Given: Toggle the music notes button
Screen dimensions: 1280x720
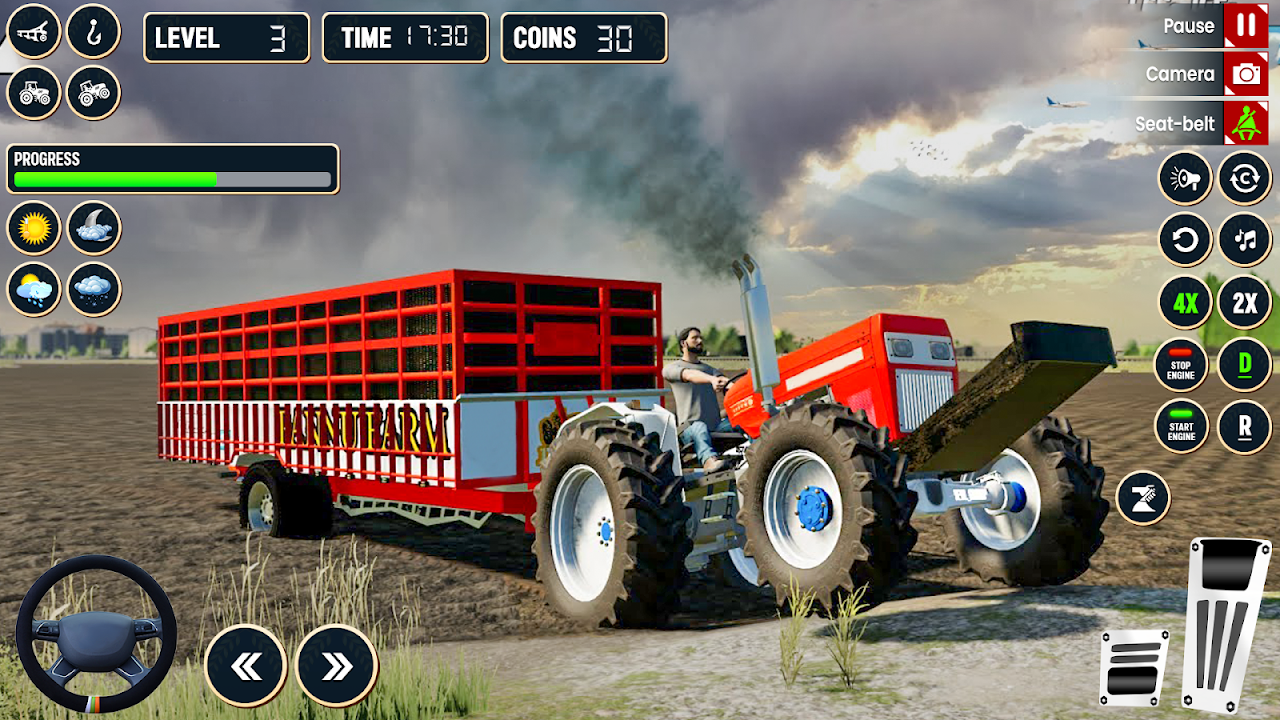Looking at the screenshot, I should [1245, 240].
